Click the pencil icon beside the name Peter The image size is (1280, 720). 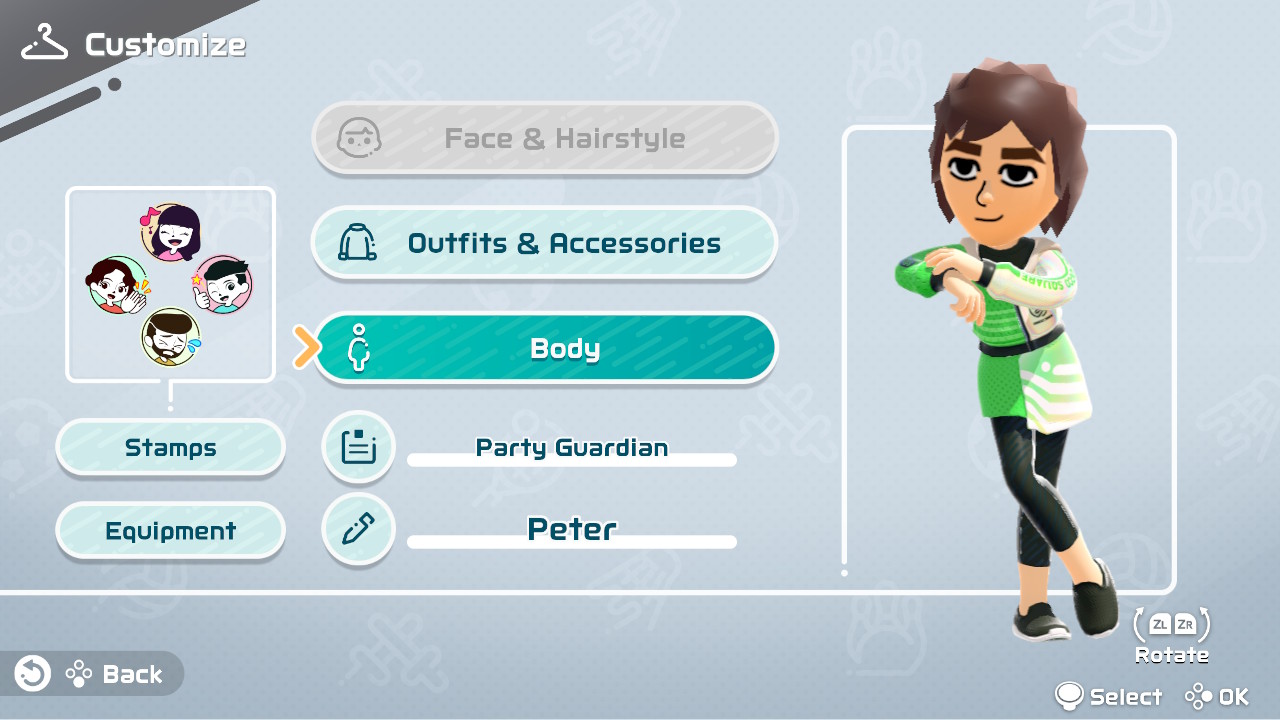point(358,529)
